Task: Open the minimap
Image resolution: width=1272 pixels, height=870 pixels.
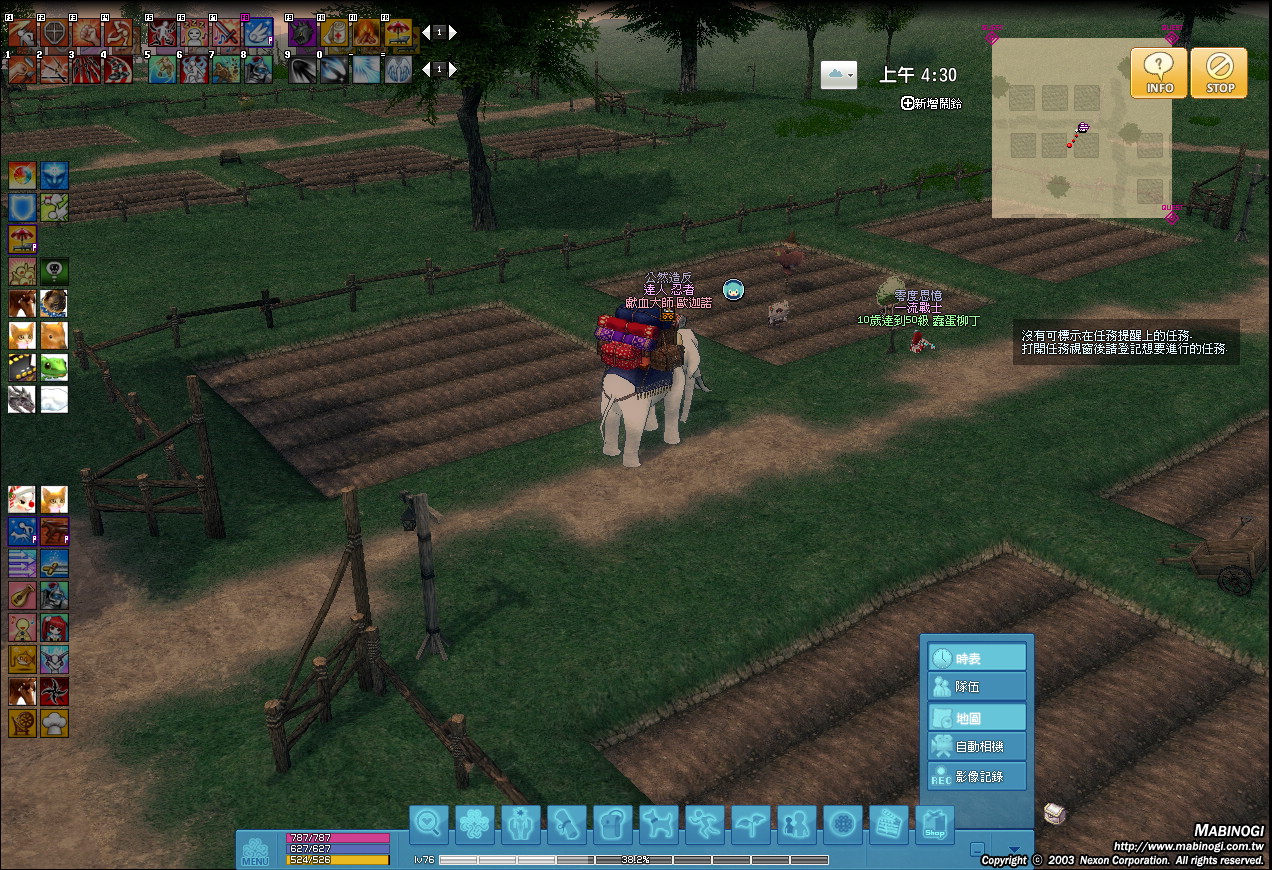Action: click(x=1081, y=128)
